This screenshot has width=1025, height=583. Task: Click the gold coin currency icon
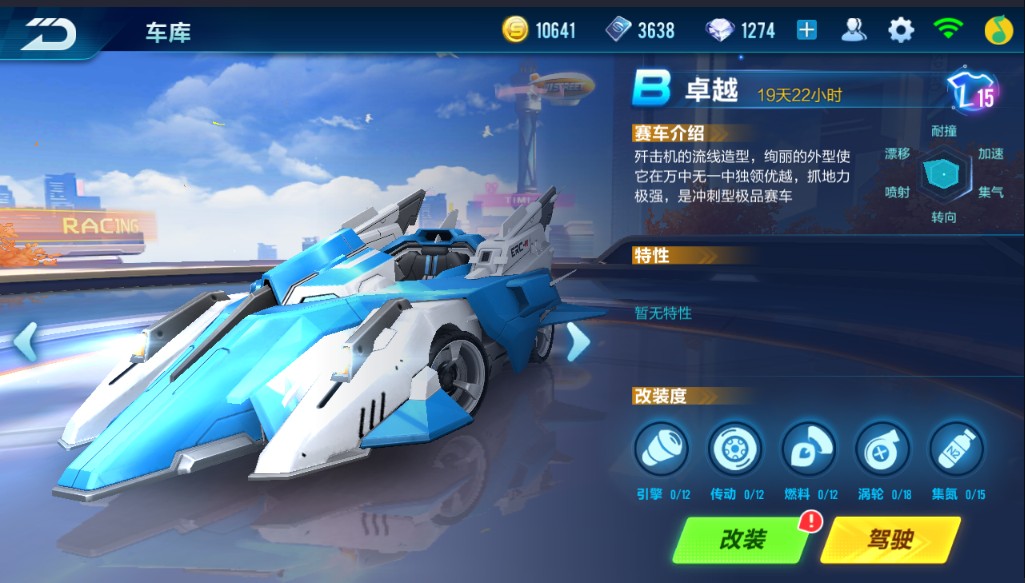515,30
